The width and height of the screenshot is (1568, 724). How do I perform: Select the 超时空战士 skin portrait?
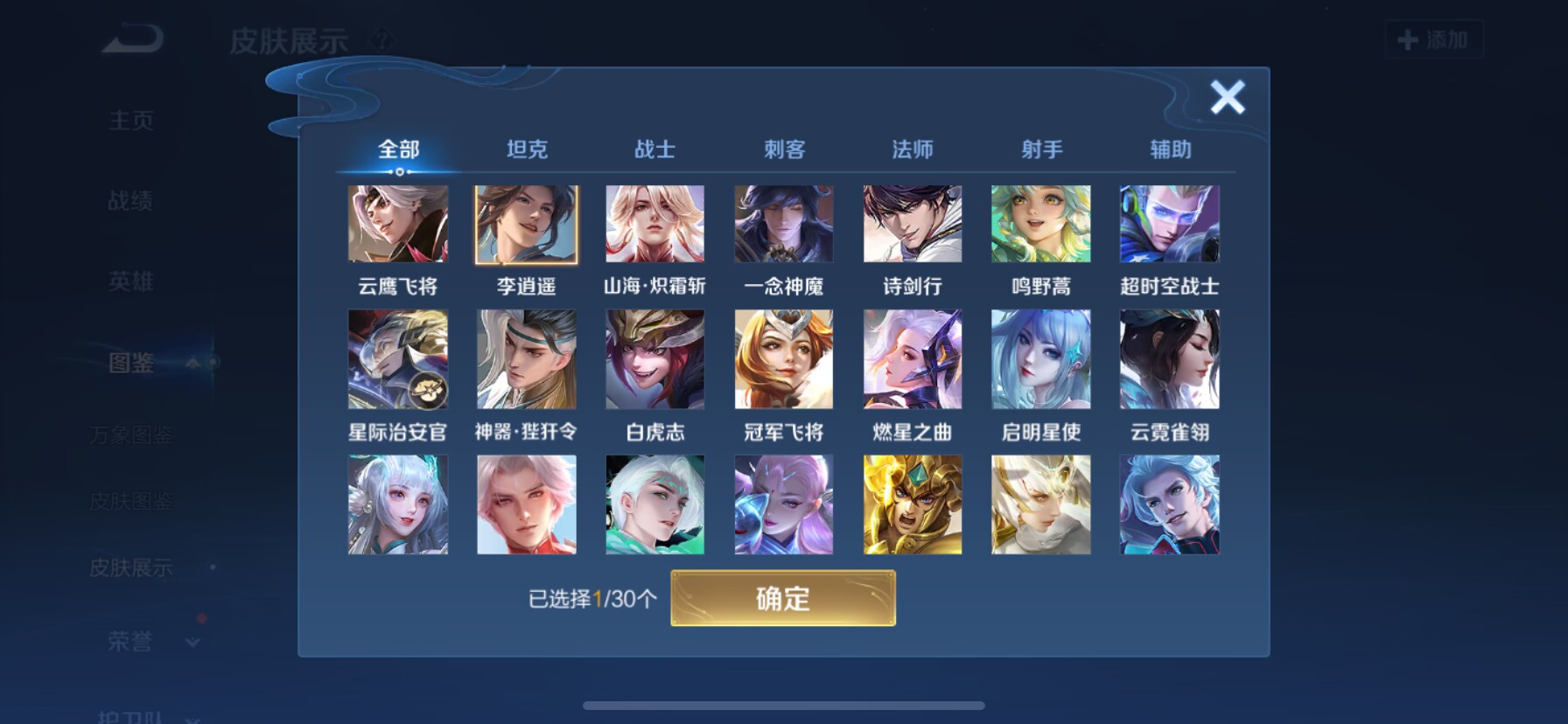tap(1169, 225)
